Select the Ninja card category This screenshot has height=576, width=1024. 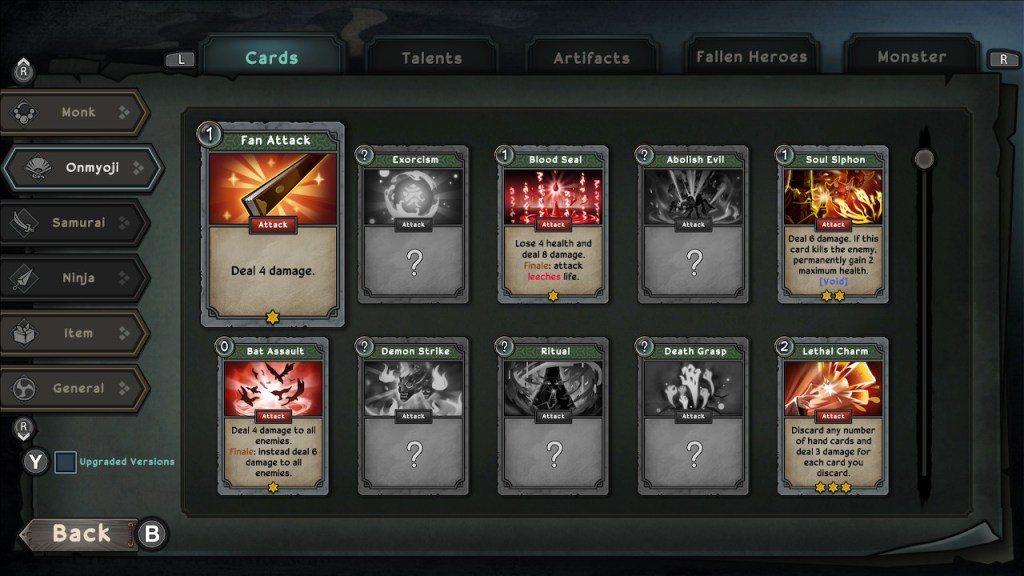[78, 278]
